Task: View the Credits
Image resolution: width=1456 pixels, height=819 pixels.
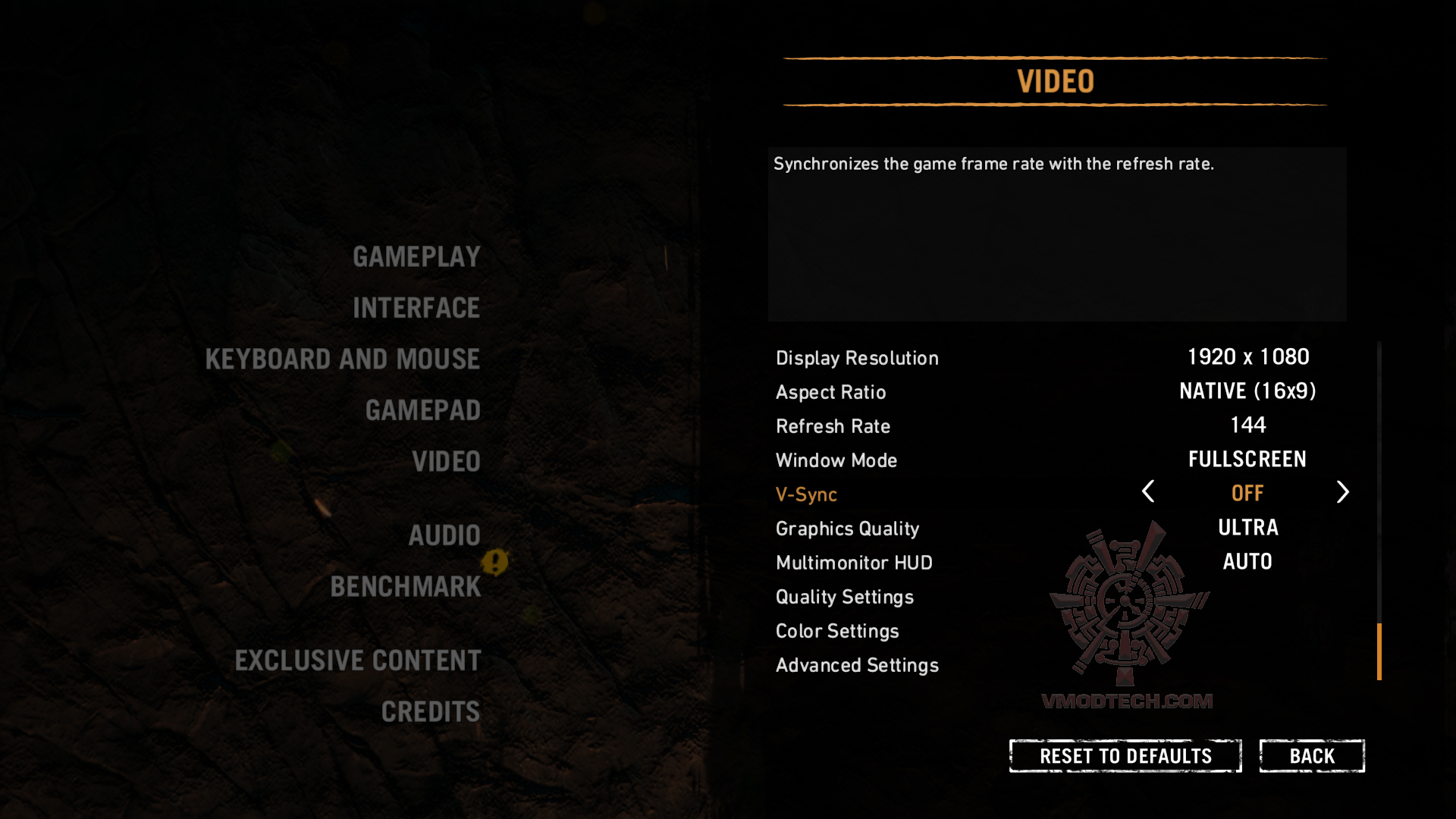Action: point(431,712)
